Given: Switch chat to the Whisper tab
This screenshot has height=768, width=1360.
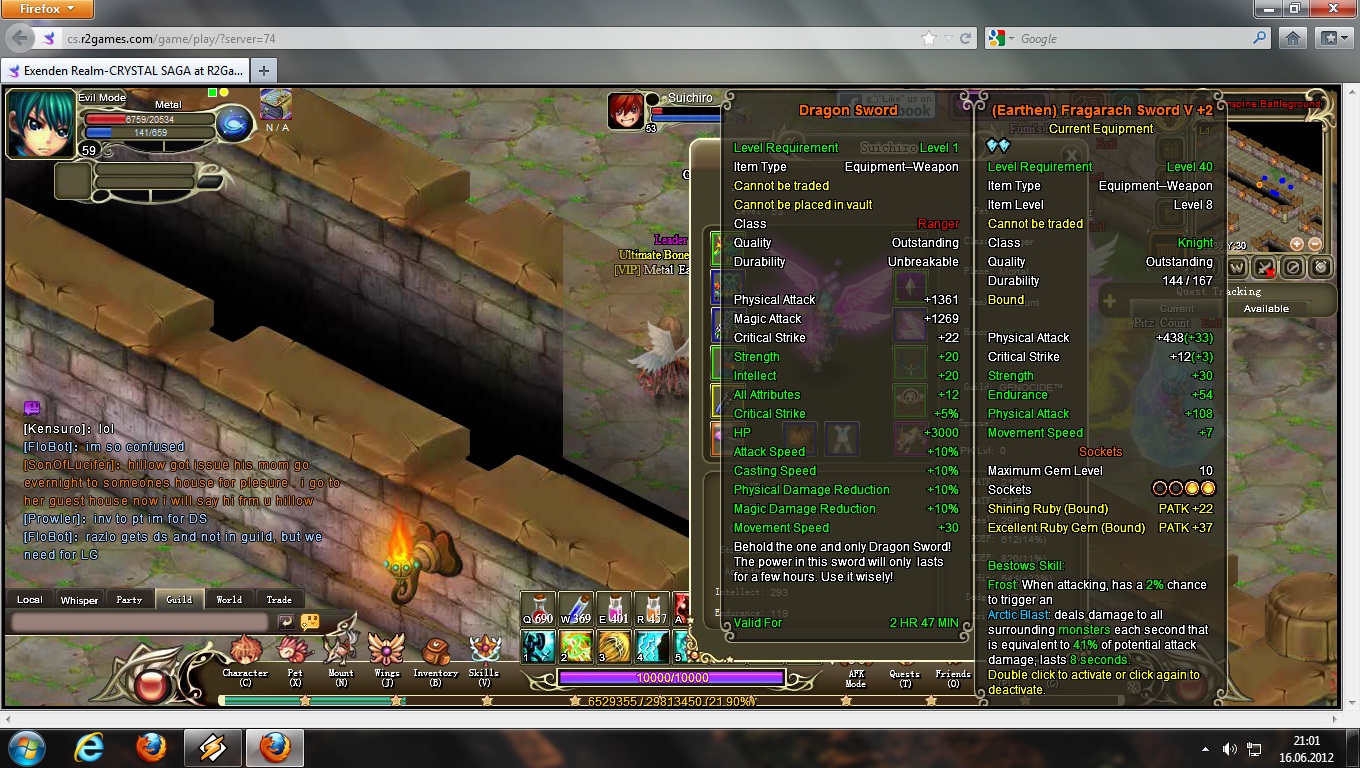Looking at the screenshot, I should pyautogui.click(x=79, y=600).
